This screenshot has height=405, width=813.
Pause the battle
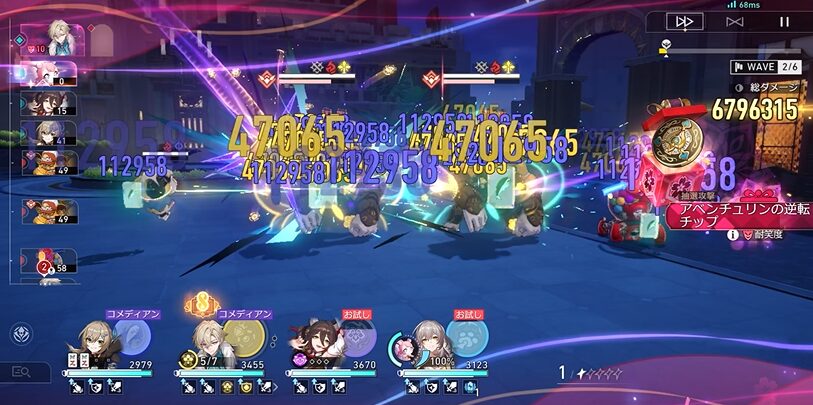point(784,21)
